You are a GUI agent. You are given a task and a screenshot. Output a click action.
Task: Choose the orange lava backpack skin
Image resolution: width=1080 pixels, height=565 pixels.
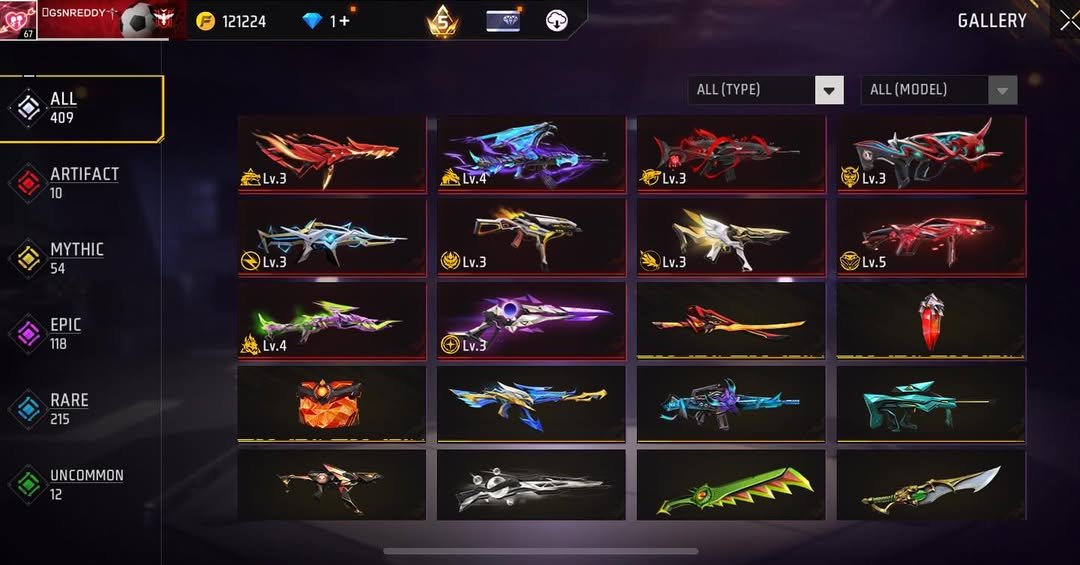coord(331,404)
